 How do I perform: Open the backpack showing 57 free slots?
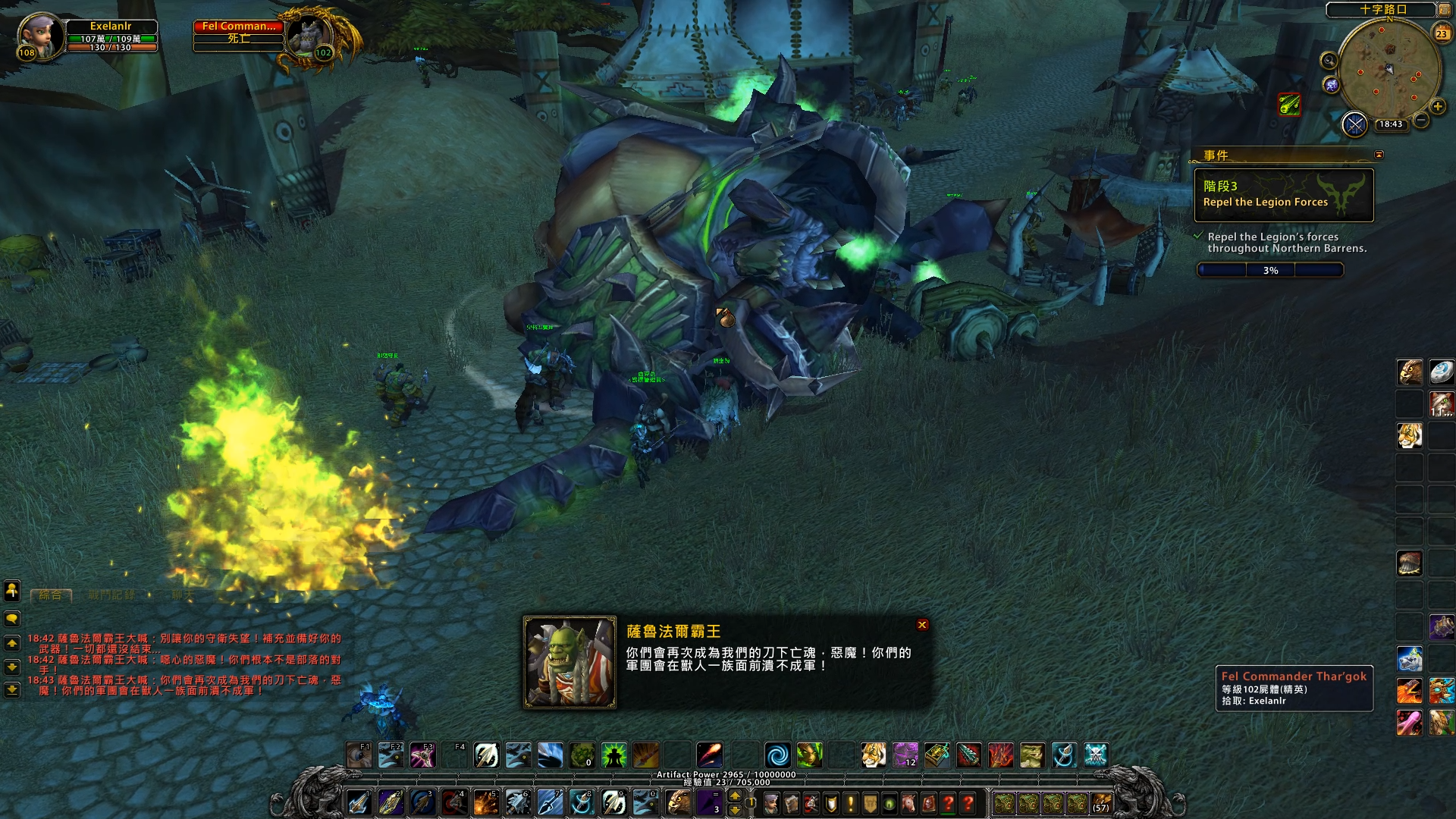1101,802
